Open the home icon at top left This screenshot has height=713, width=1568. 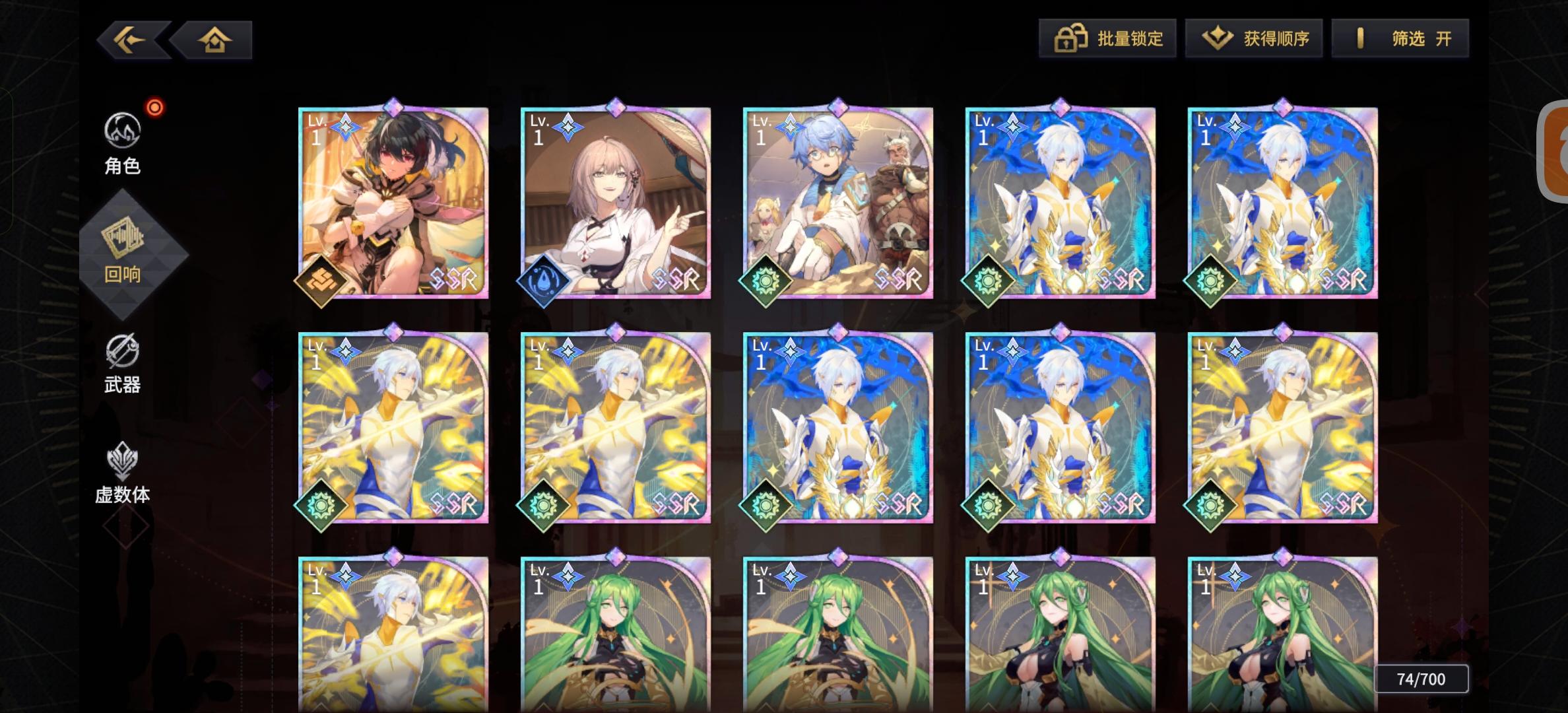(216, 40)
